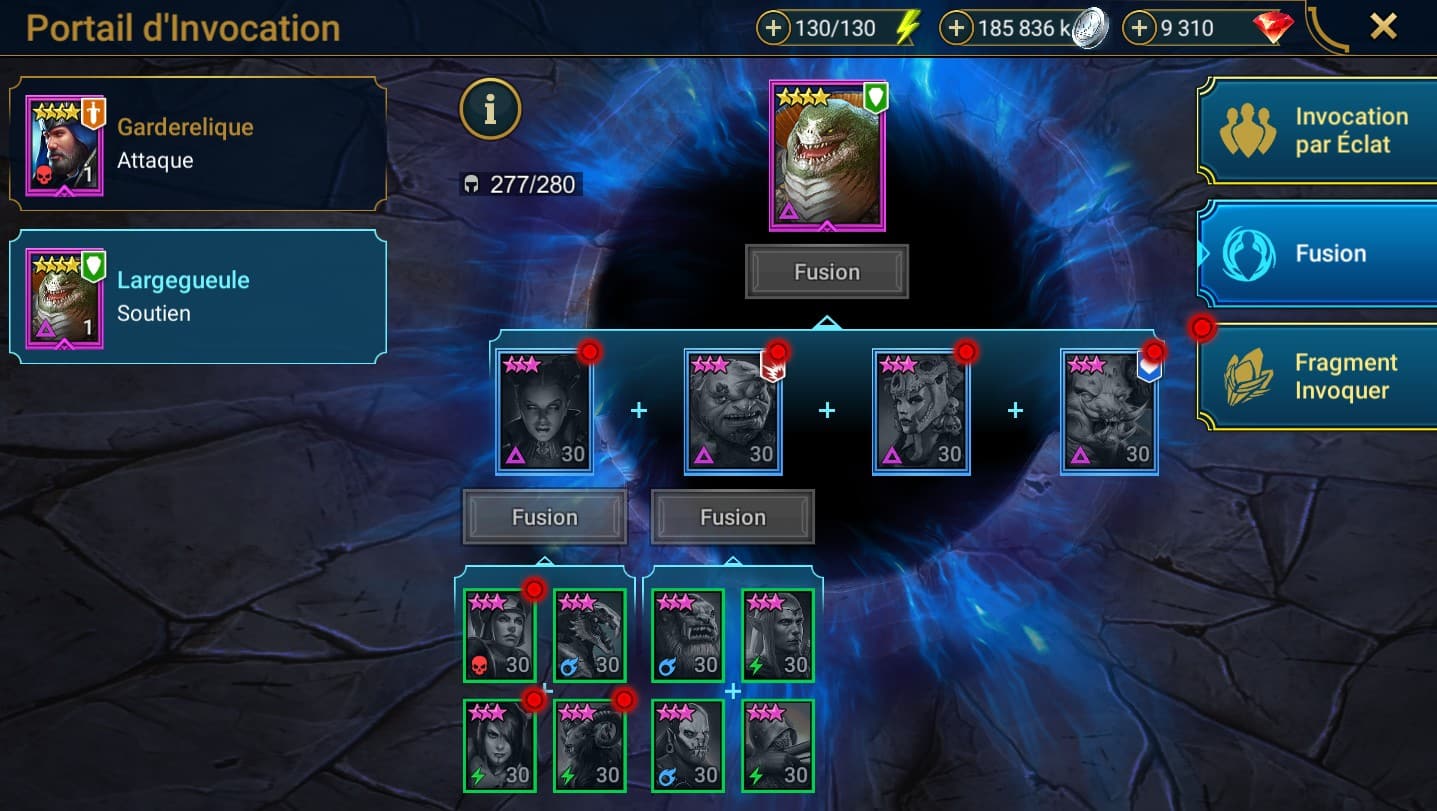The width and height of the screenshot is (1437, 811).
Task: Select the Largegueule fusion entry
Action: (197, 296)
